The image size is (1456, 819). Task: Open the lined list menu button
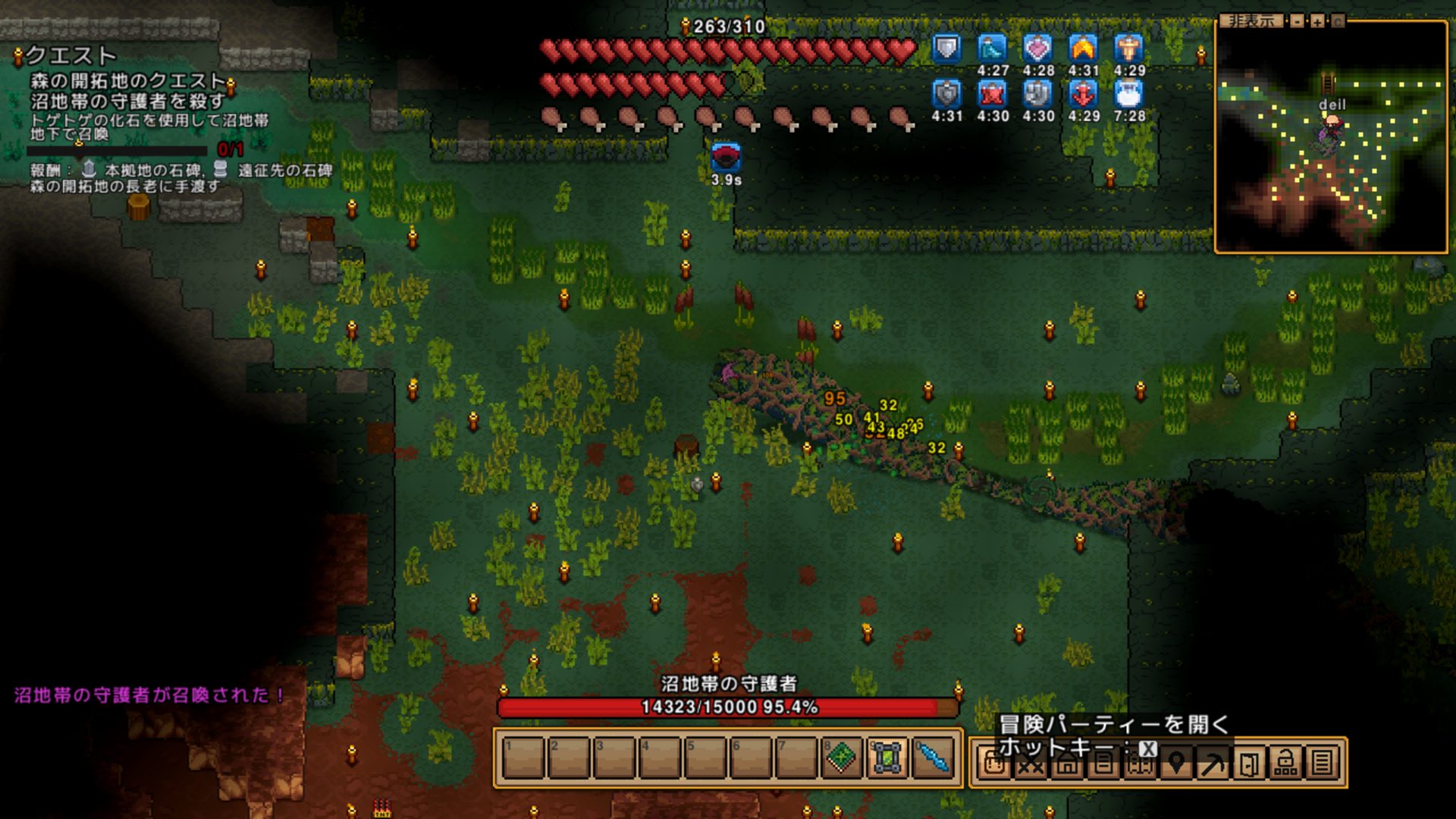[1322, 763]
